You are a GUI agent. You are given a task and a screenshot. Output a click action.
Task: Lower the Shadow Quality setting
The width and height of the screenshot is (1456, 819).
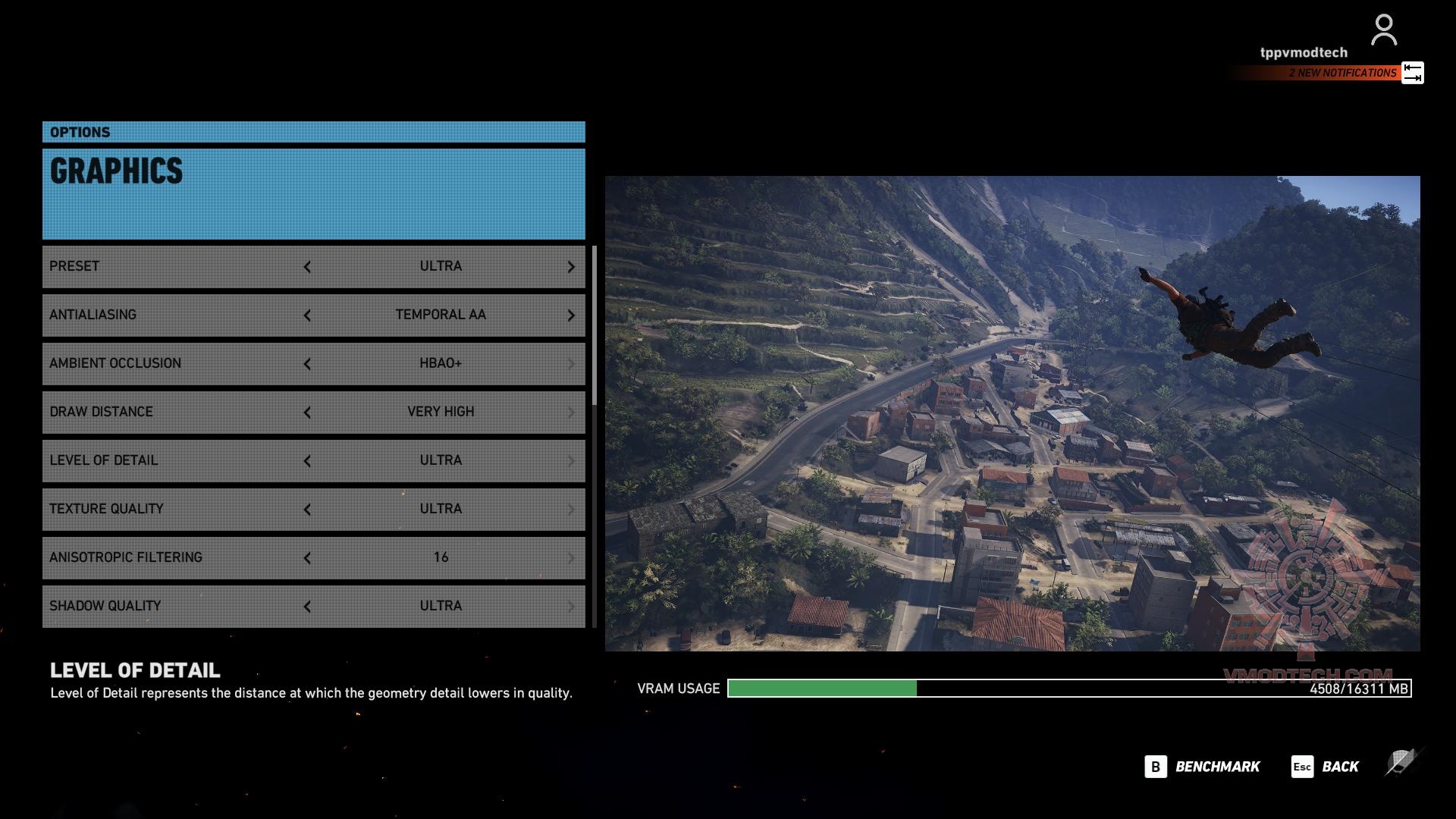pos(307,607)
